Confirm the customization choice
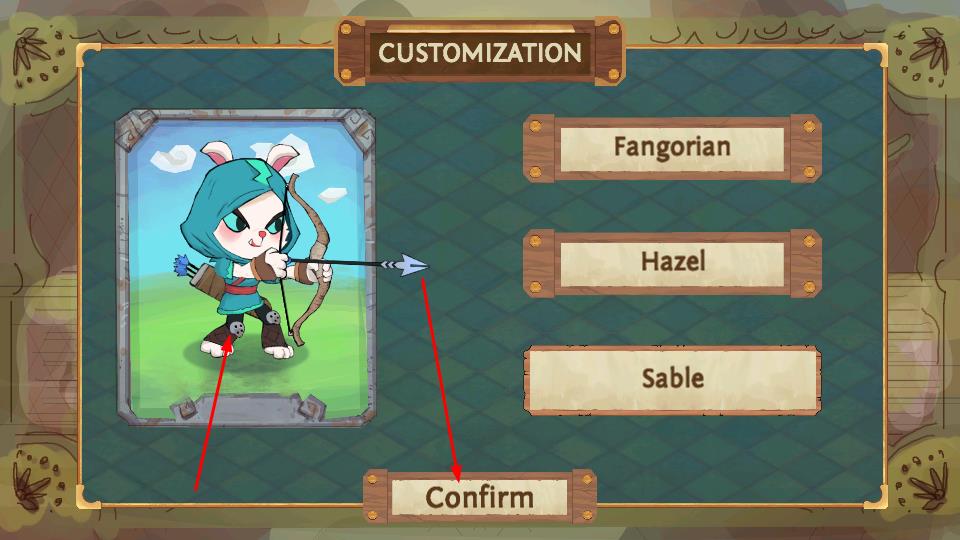Image resolution: width=960 pixels, height=540 pixels. coord(479,497)
